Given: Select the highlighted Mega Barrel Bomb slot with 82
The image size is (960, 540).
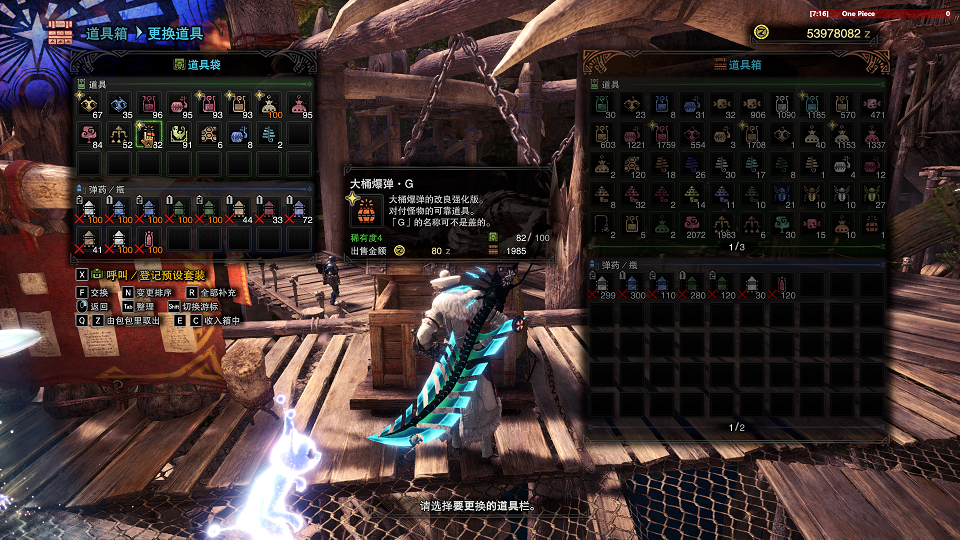Looking at the screenshot, I should [148, 134].
